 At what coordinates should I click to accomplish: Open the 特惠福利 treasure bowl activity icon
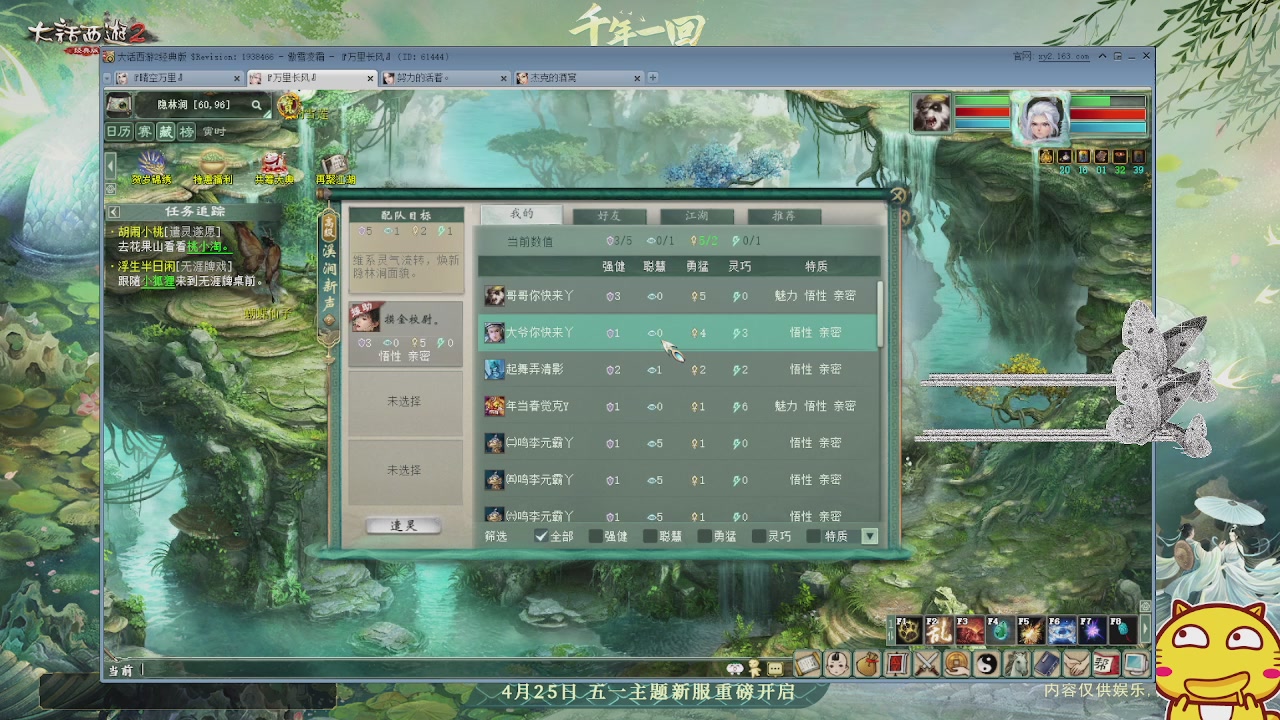[212, 161]
